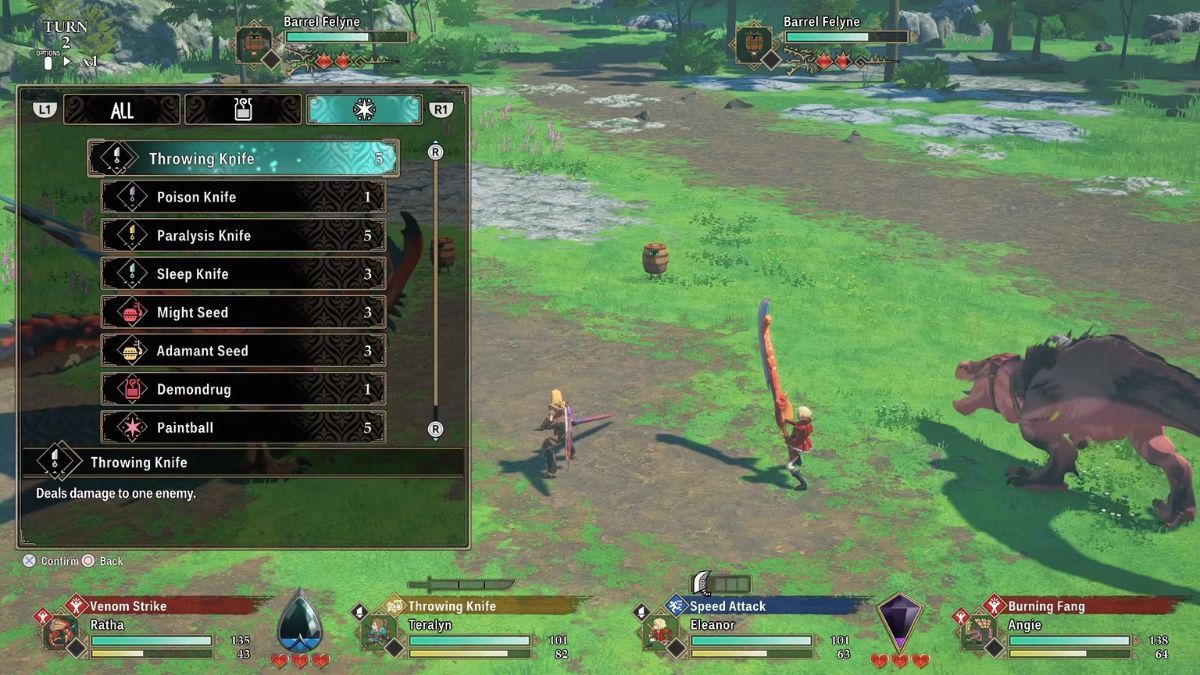Select the Poison Knife item
This screenshot has height=675, width=1200.
coord(243,197)
